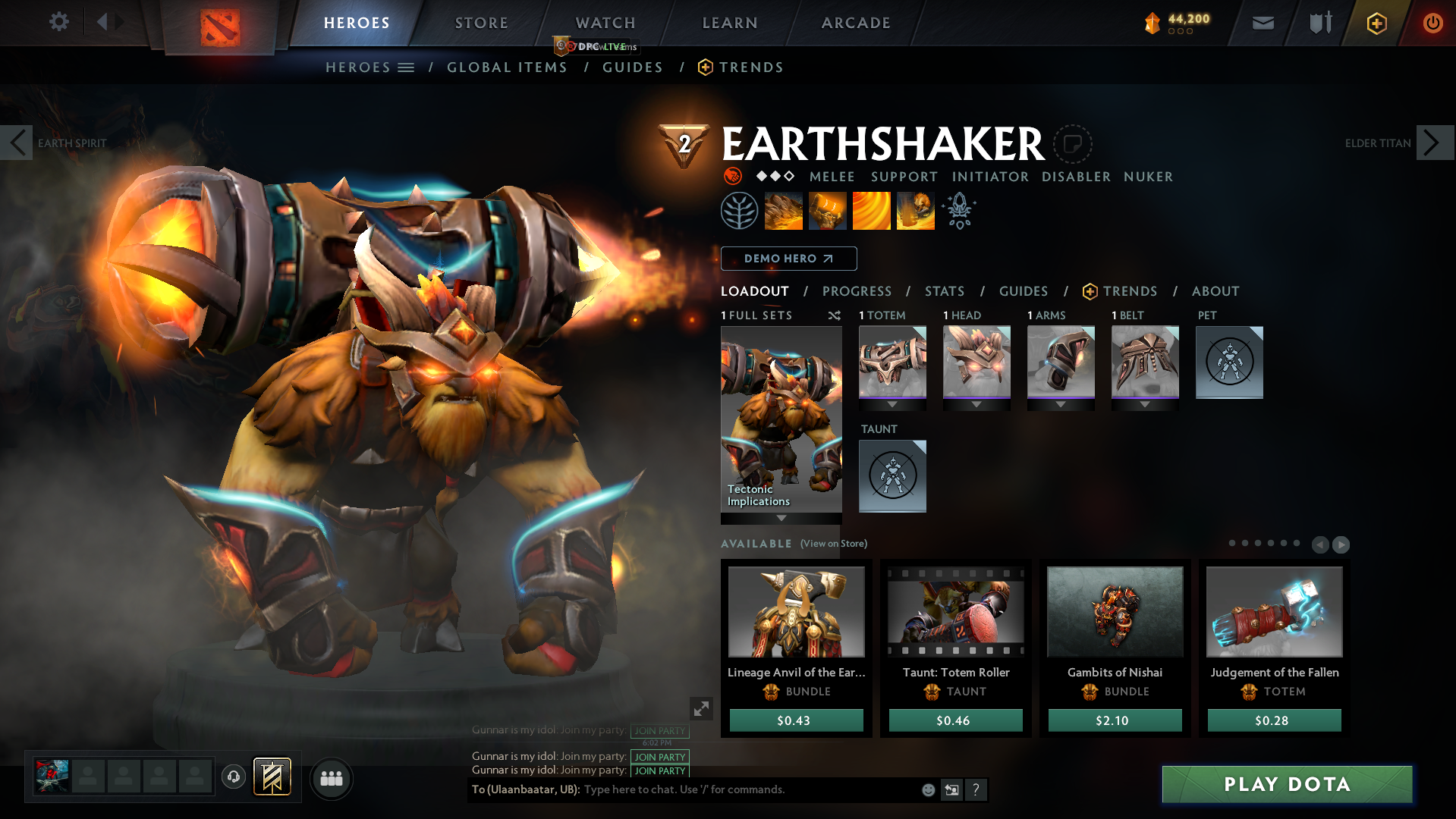Open the settings gear icon
Viewport: 1456px width, 819px height.
click(58, 22)
